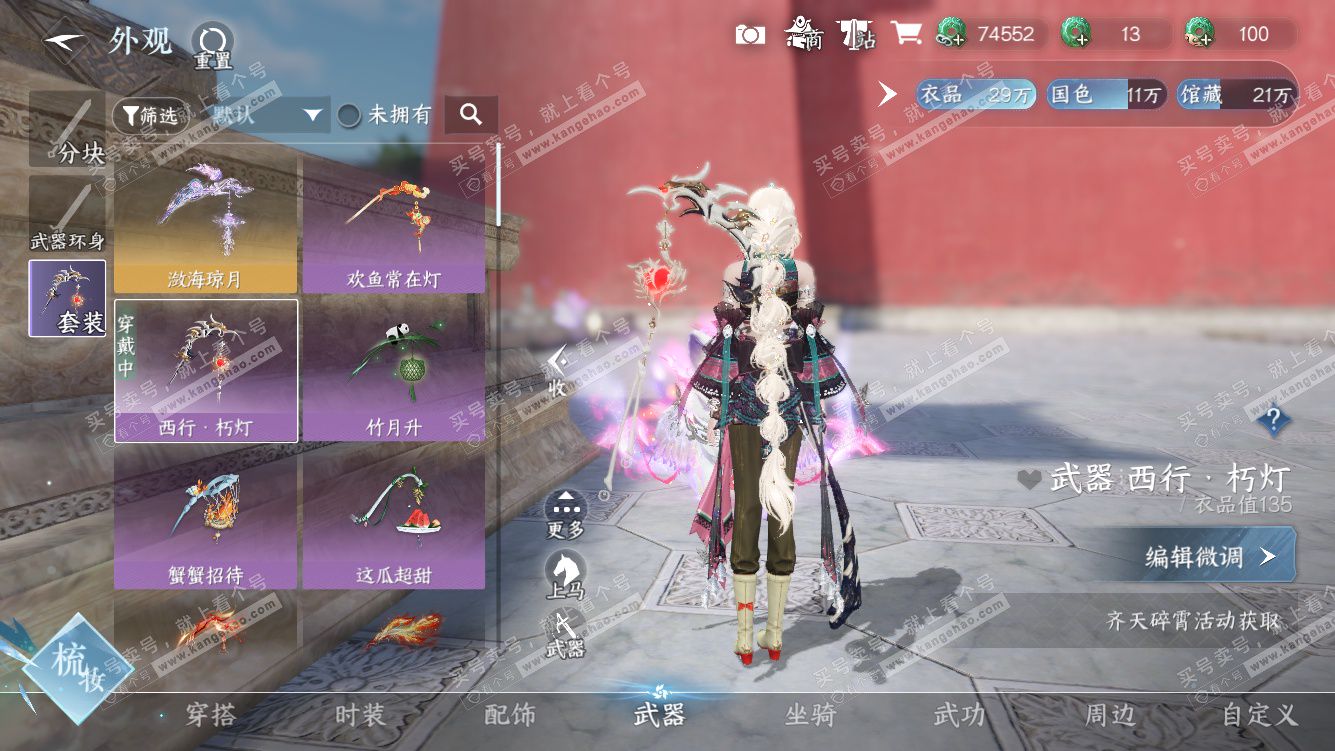This screenshot has height=751, width=1335.
Task: Open the 武器环身 side category
Action: coord(67,212)
